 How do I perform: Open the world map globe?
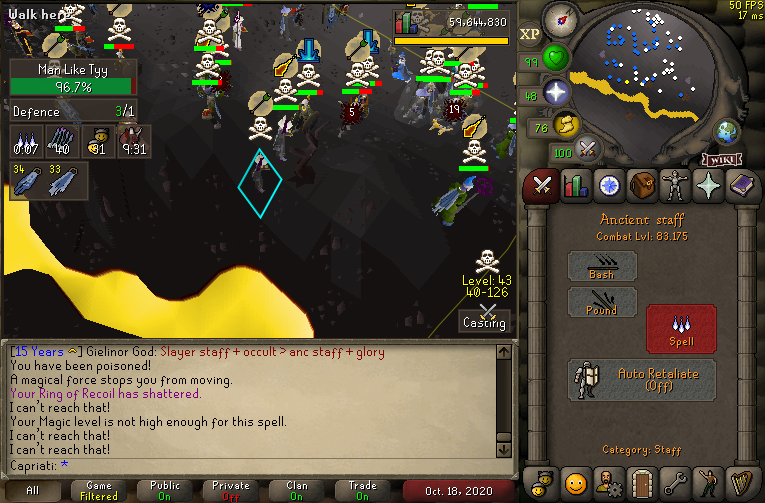726,132
